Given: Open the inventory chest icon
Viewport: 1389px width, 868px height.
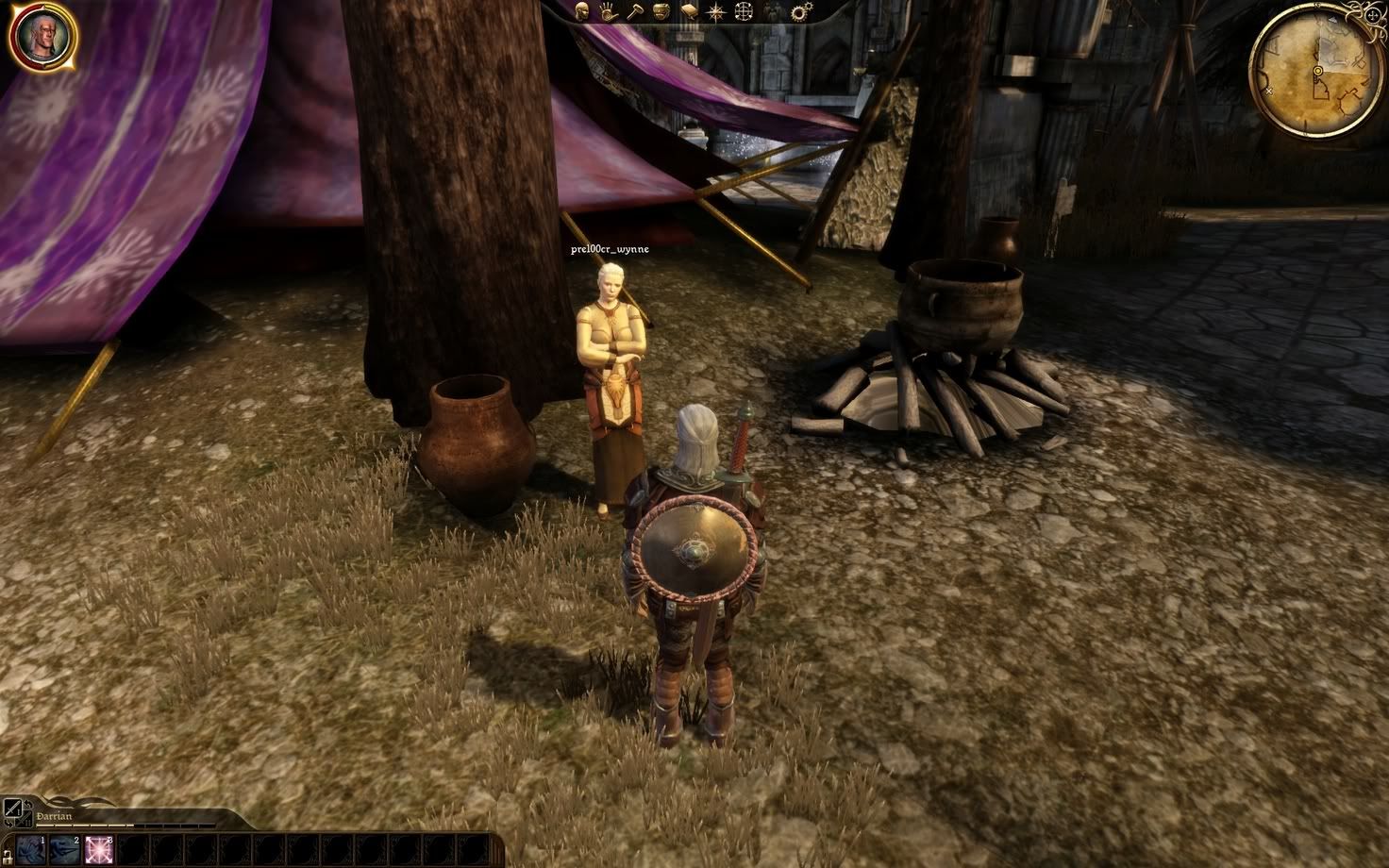Looking at the screenshot, I should click(x=661, y=12).
